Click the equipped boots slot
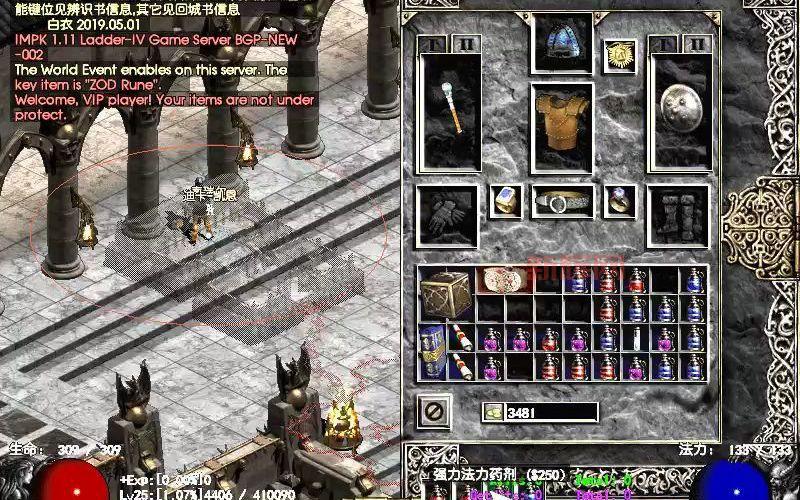The width and height of the screenshot is (800, 500). [679, 213]
